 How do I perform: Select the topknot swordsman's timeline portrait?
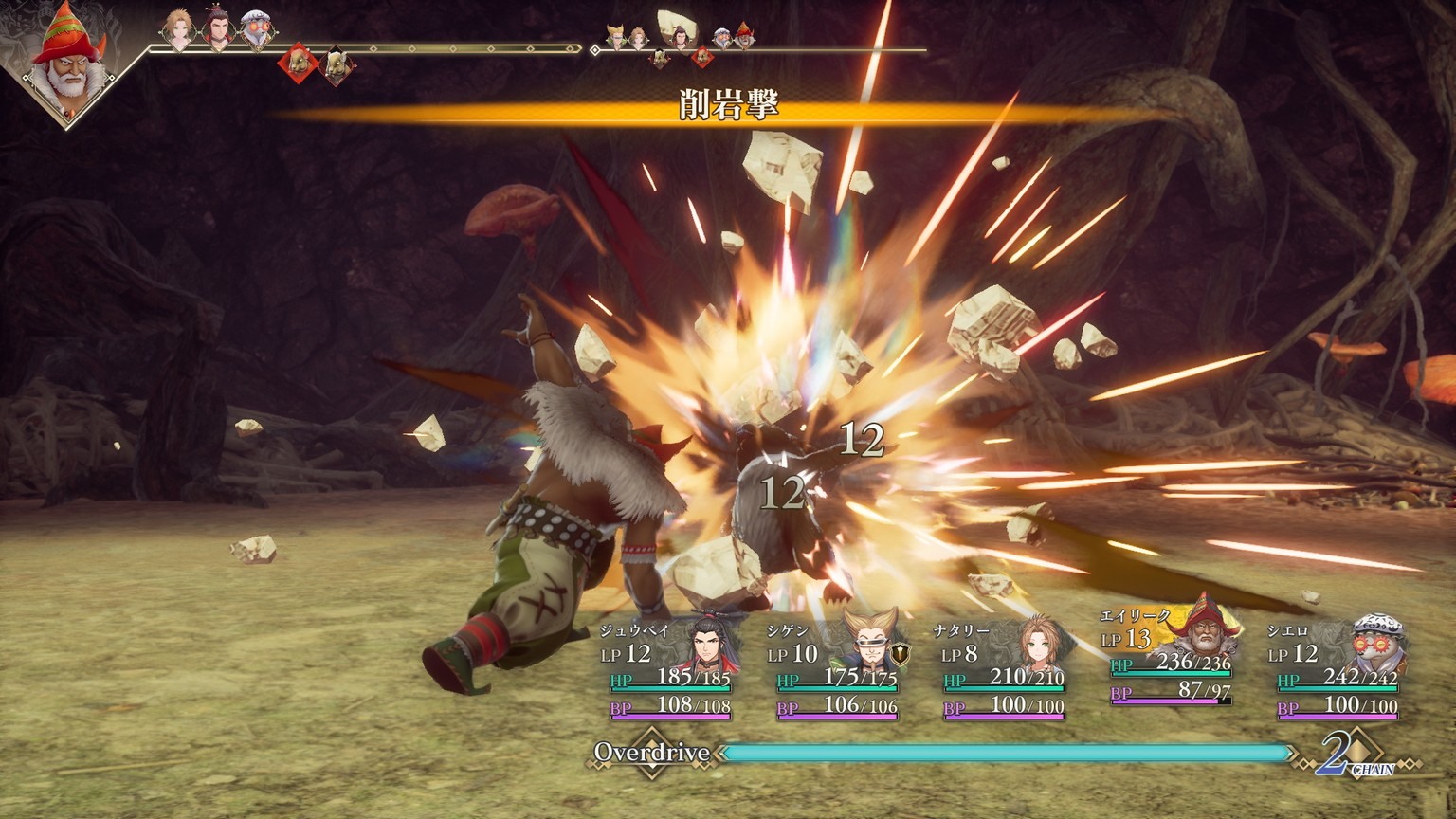(217, 30)
